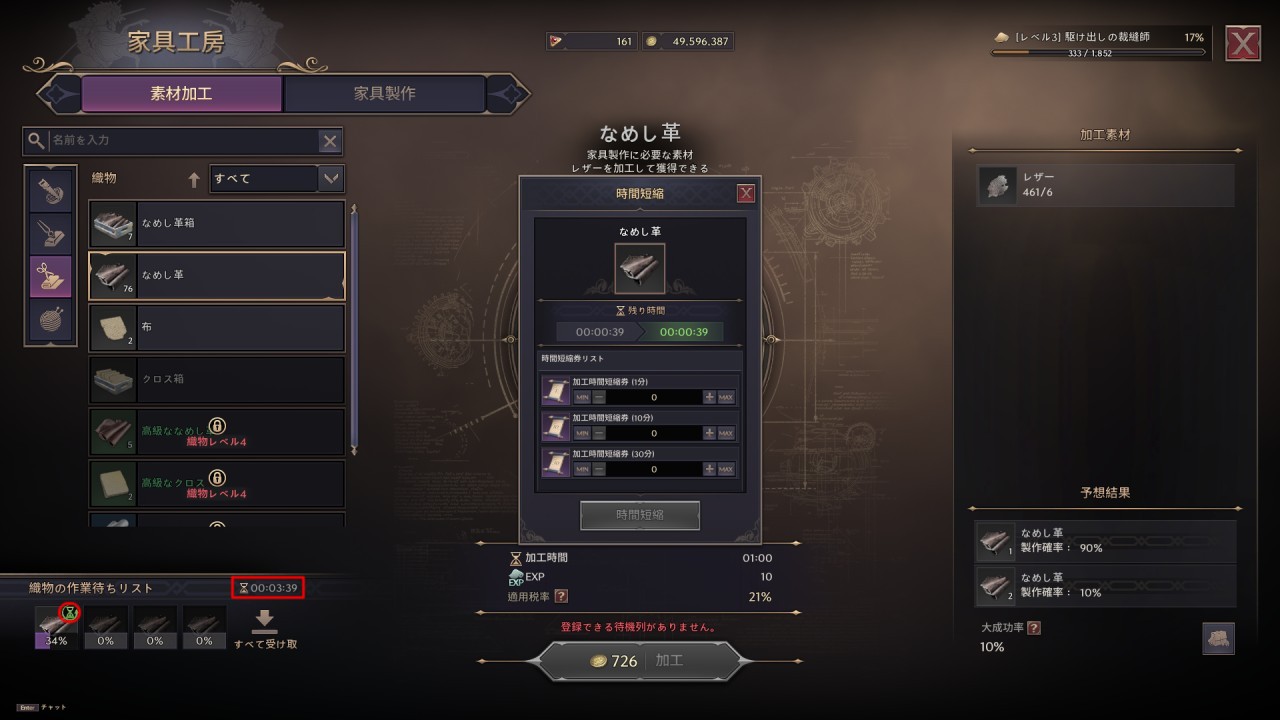This screenshot has height=720, width=1280.
Task: Select the textile category icon
Action: [x=50, y=277]
